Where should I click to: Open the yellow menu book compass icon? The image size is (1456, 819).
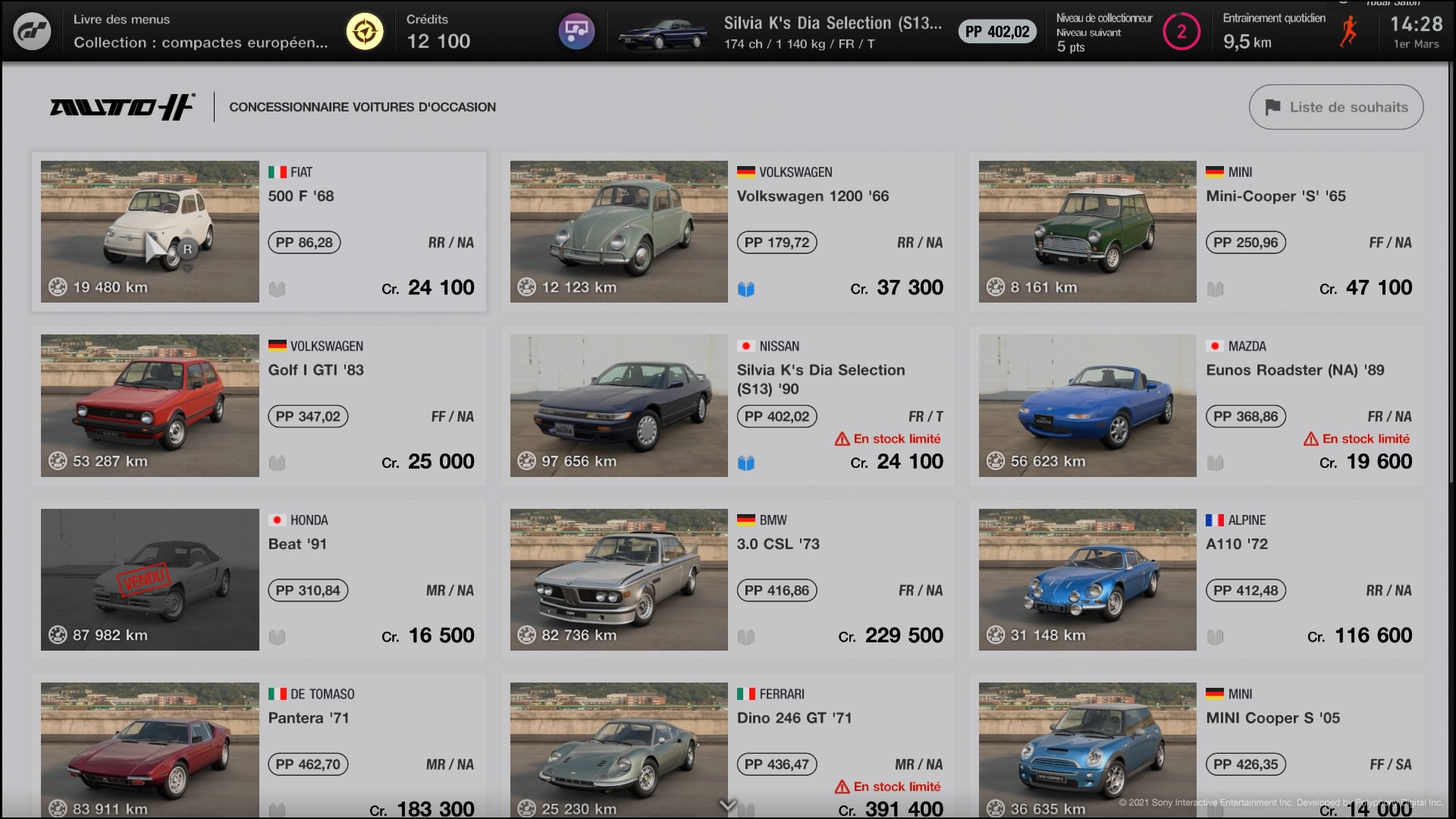coord(365,32)
